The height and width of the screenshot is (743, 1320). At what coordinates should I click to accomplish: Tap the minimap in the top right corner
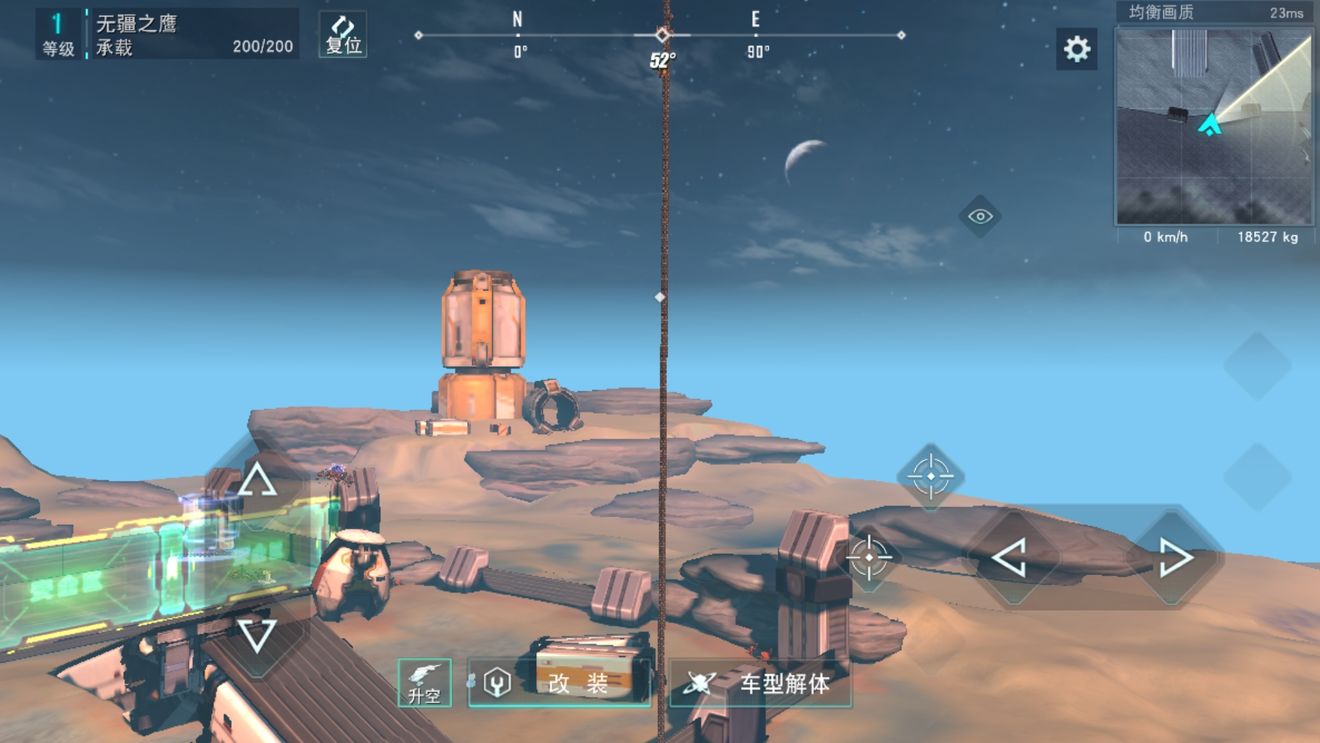1214,125
